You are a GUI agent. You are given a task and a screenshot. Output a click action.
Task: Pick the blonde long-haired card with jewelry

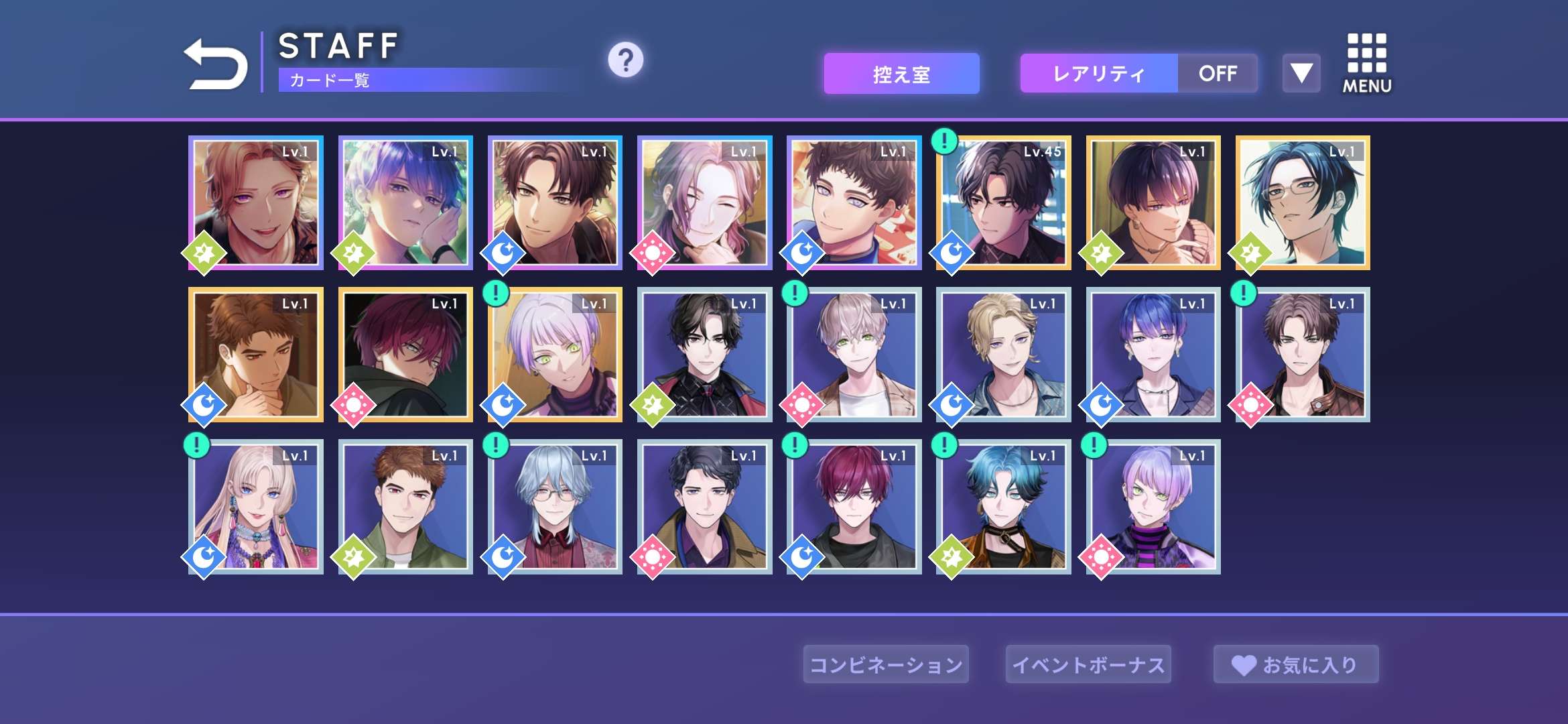(256, 507)
